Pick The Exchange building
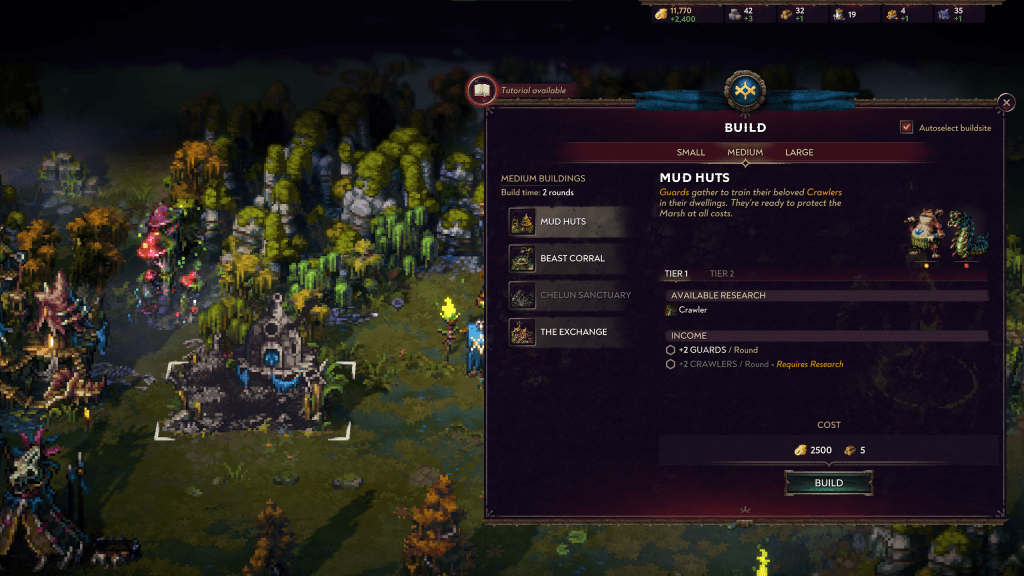This screenshot has width=1024, height=576. (569, 332)
